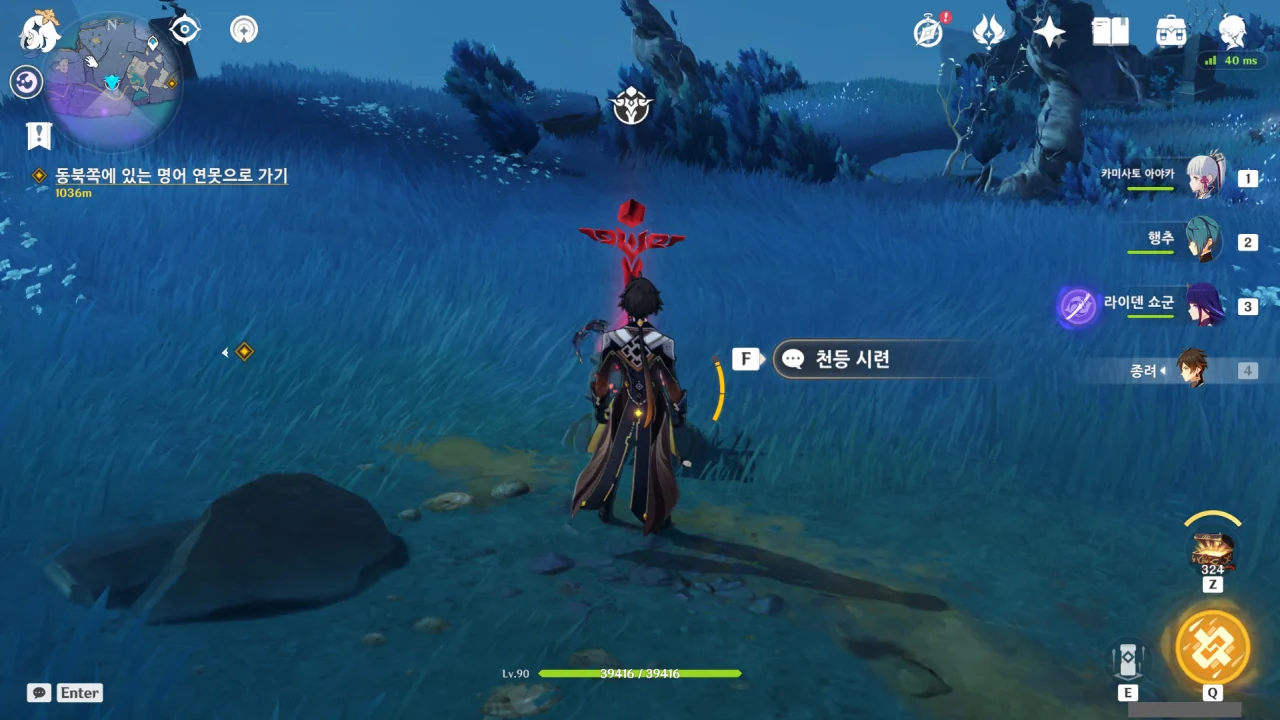Open the compass events icon
The height and width of the screenshot is (720, 1280).
[x=929, y=32]
